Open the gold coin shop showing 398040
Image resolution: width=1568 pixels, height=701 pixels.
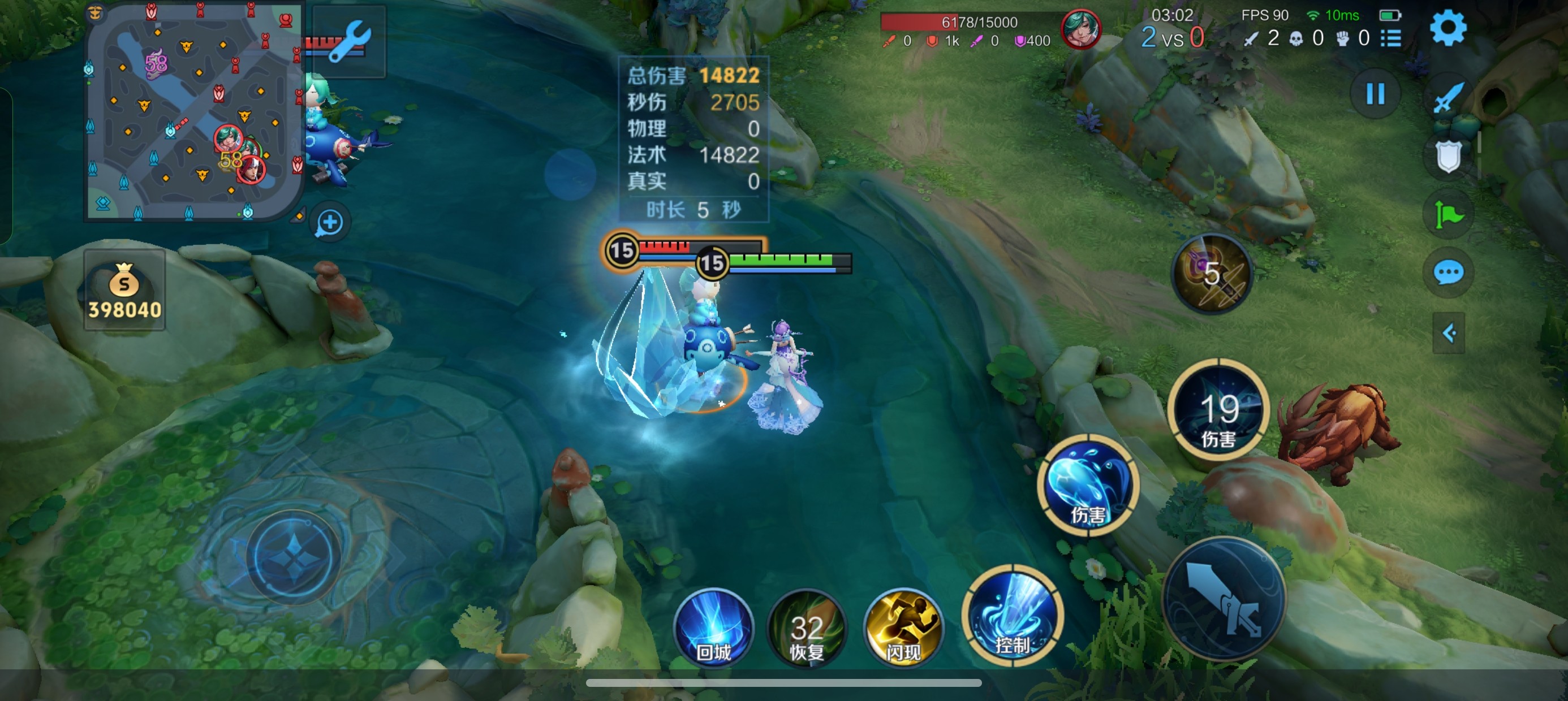tap(124, 290)
